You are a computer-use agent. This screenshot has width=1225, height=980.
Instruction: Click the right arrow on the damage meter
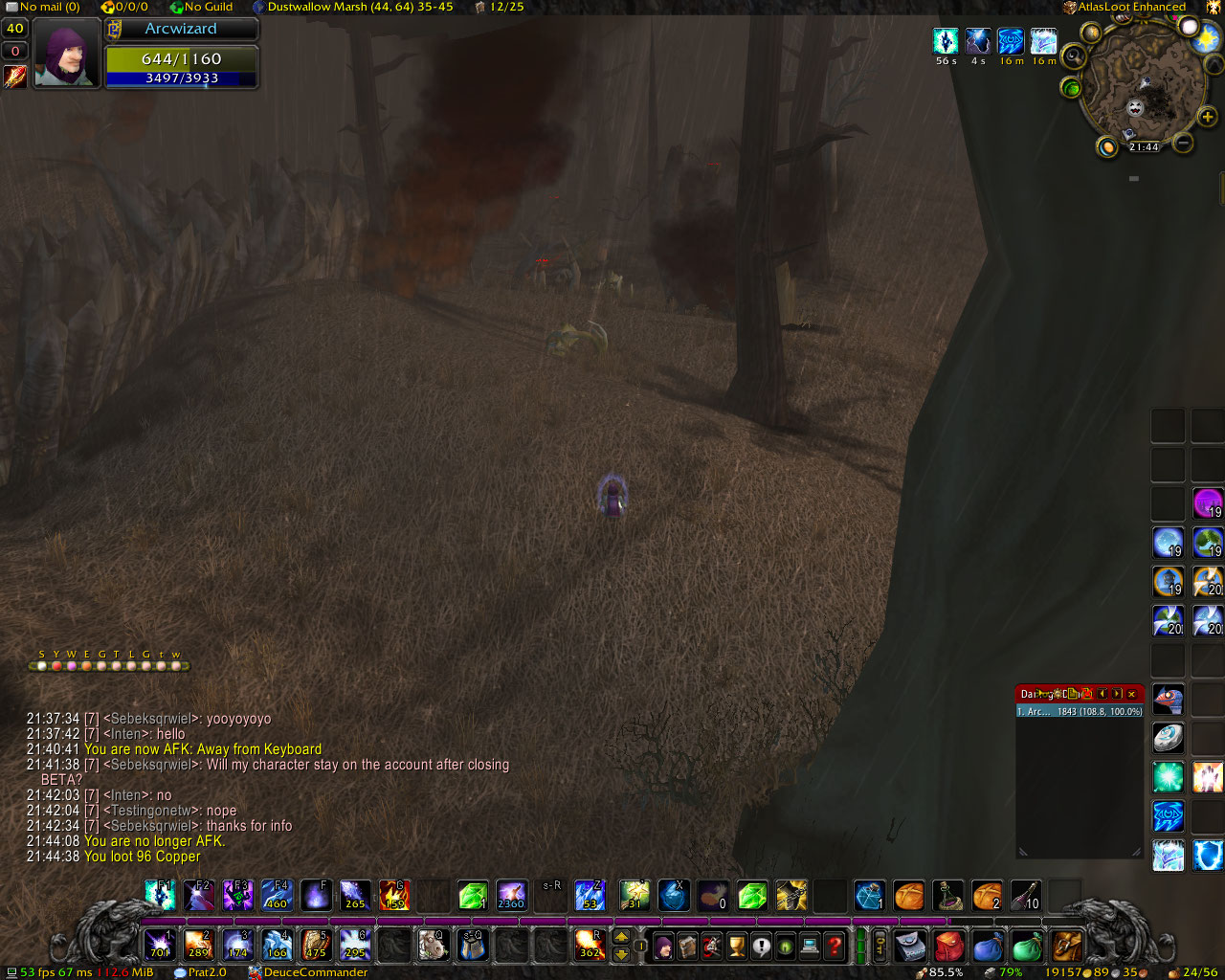click(x=1117, y=694)
